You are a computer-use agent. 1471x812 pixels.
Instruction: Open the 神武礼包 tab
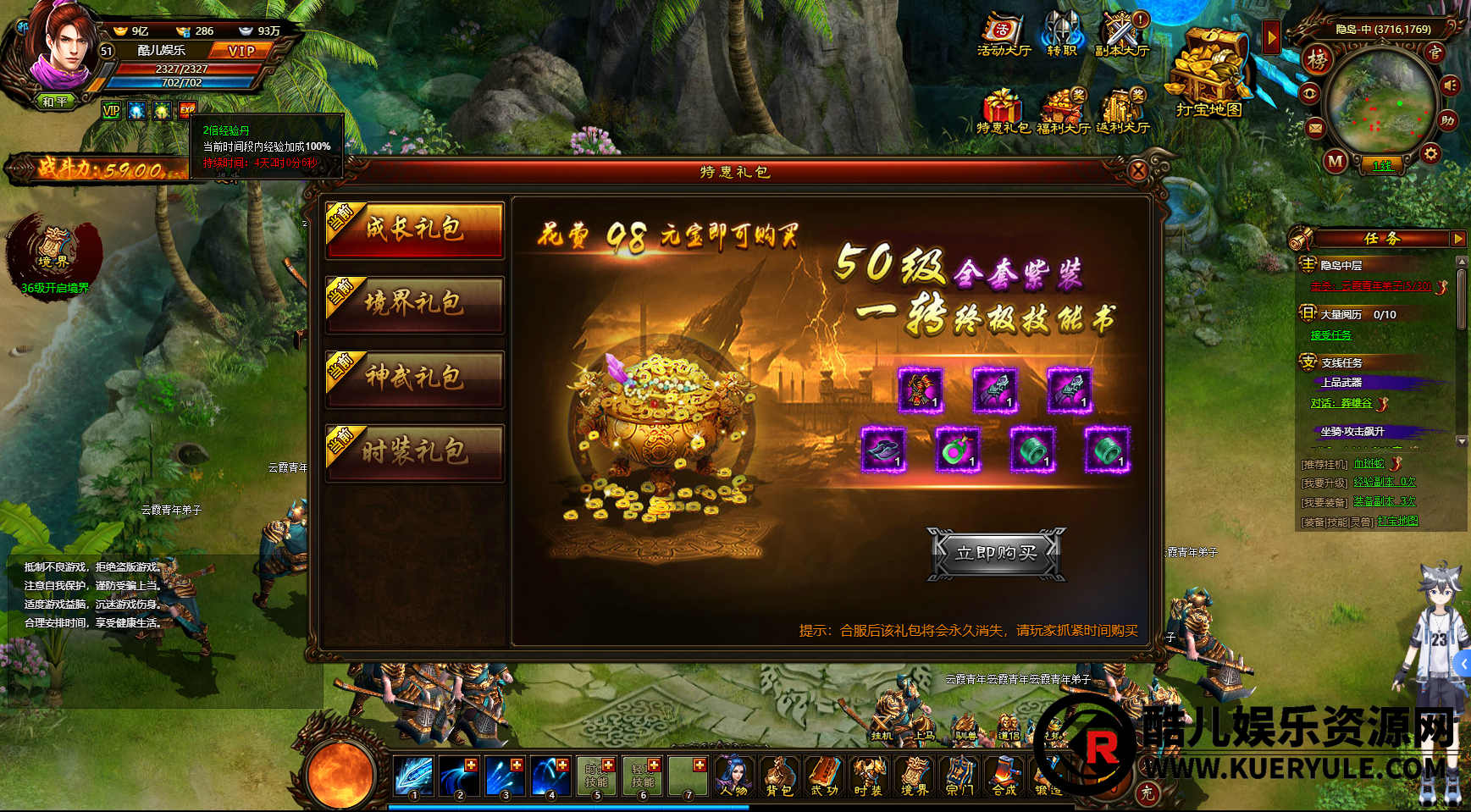tap(415, 378)
